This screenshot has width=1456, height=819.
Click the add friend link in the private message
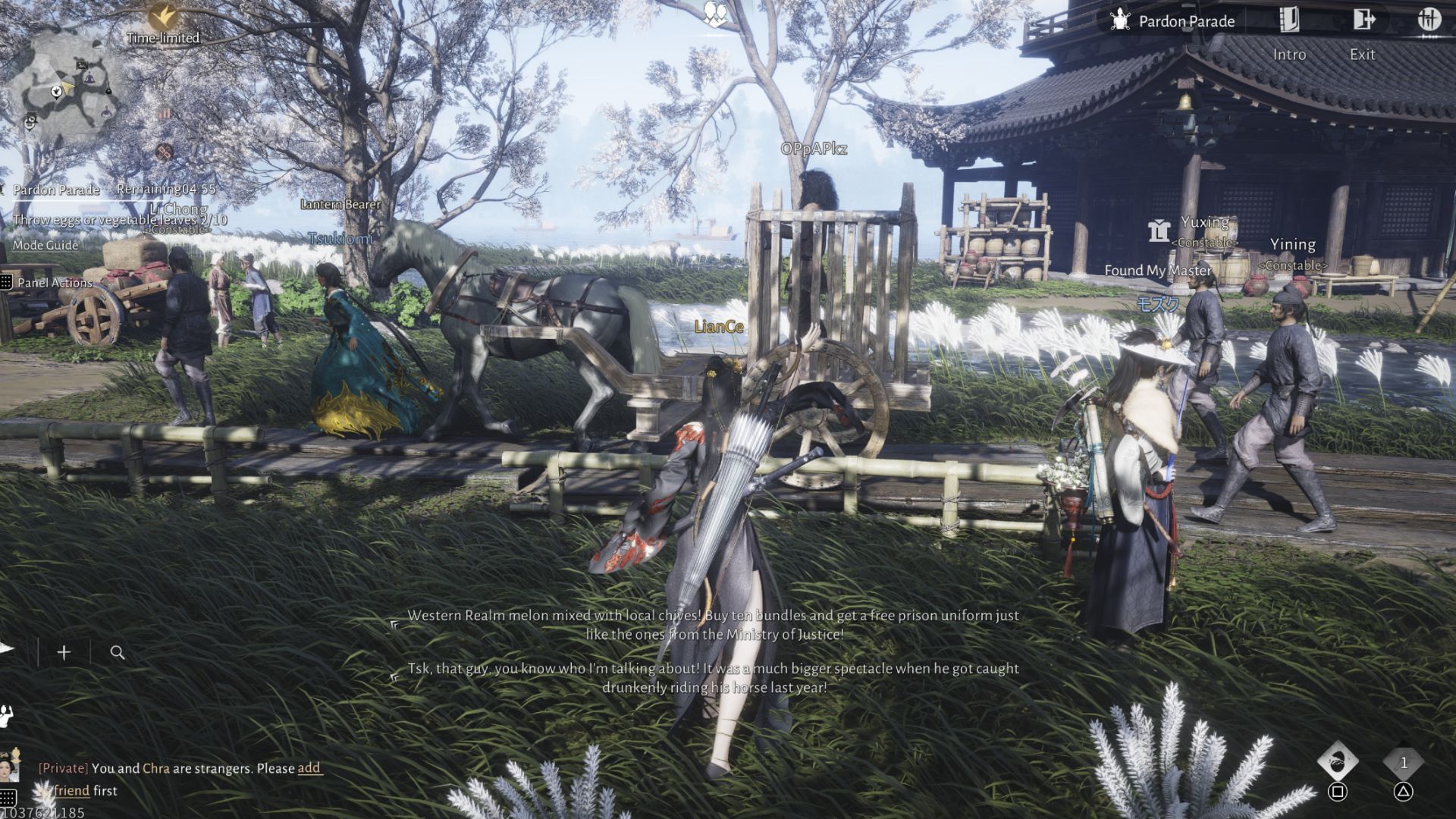click(308, 769)
